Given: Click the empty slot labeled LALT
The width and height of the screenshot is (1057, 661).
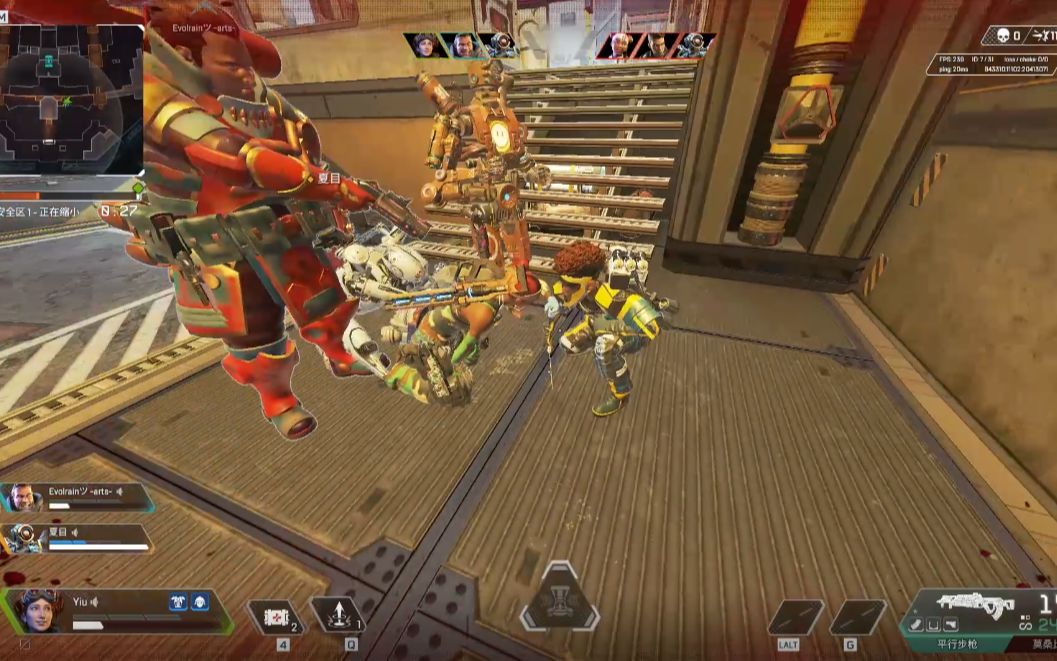Looking at the screenshot, I should tap(794, 617).
